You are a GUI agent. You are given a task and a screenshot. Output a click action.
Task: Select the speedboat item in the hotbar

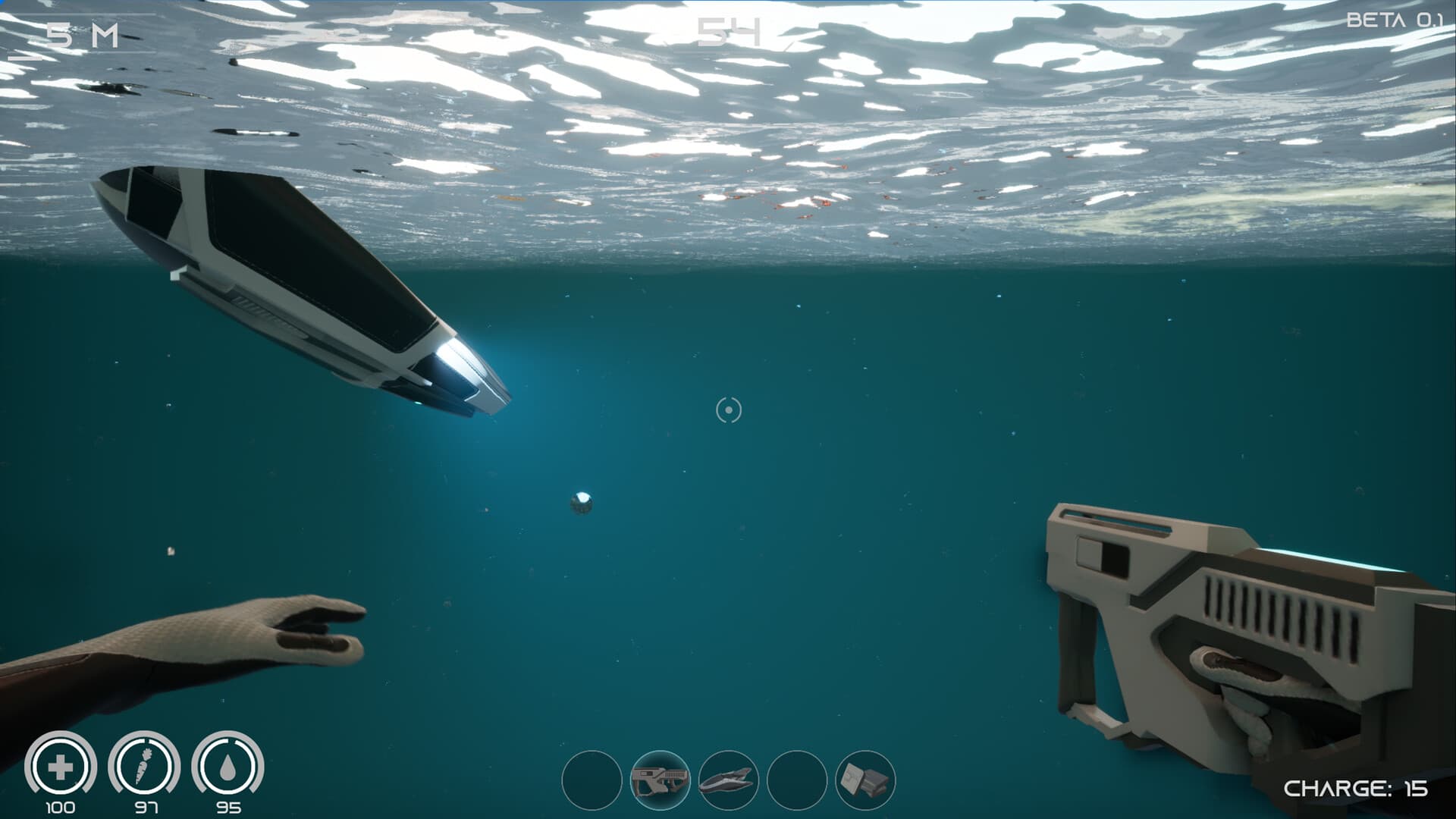(x=728, y=780)
